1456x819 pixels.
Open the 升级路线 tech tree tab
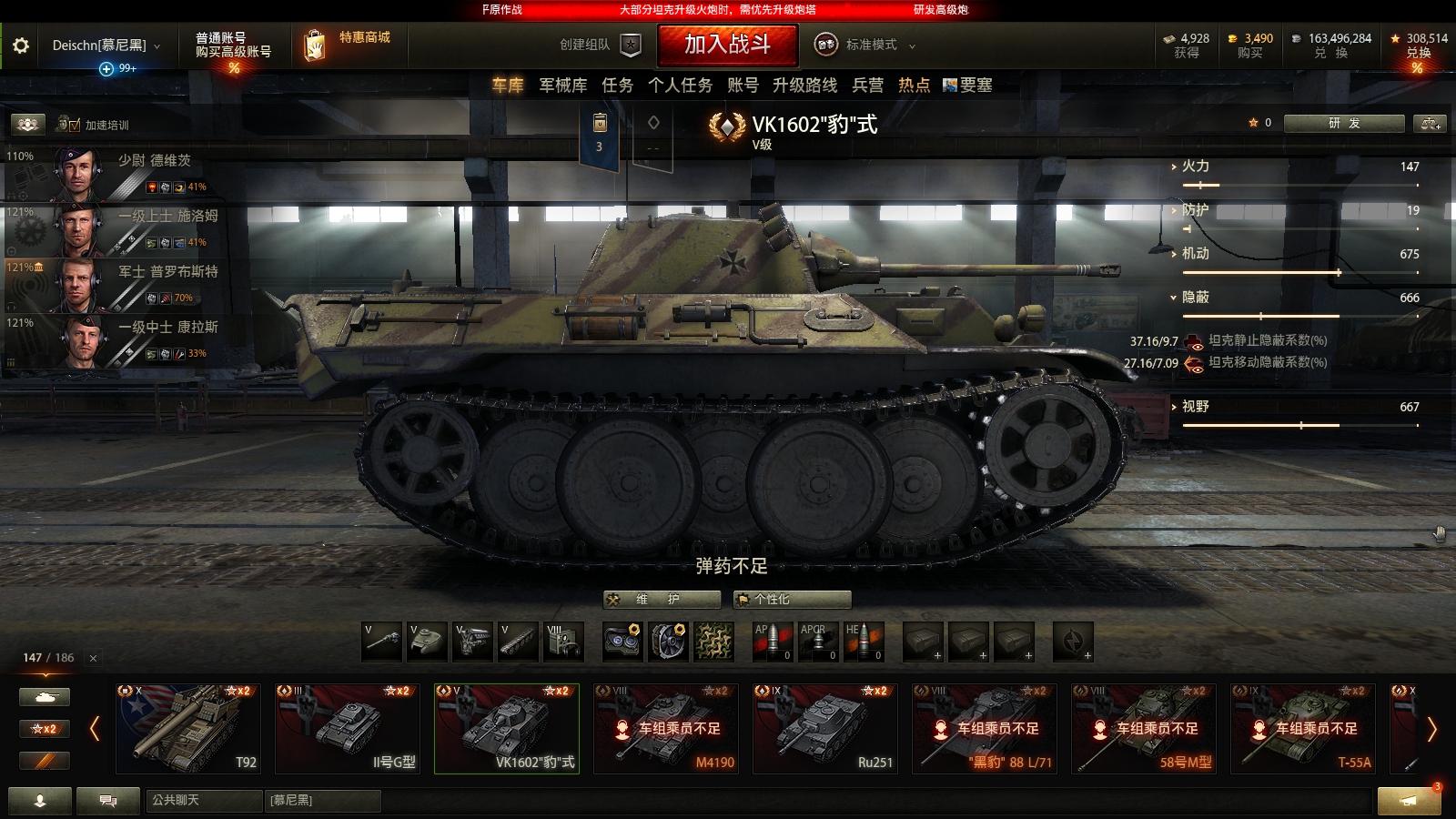pyautogui.click(x=804, y=85)
